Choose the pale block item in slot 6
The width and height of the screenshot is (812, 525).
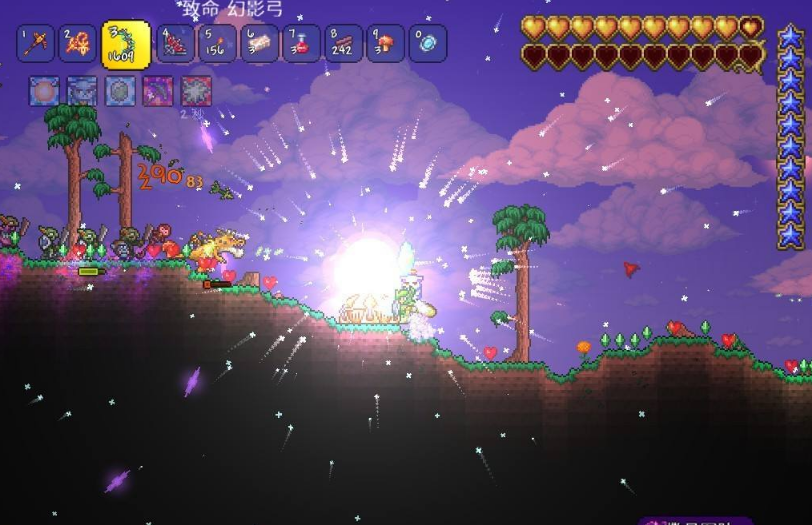[x=260, y=43]
